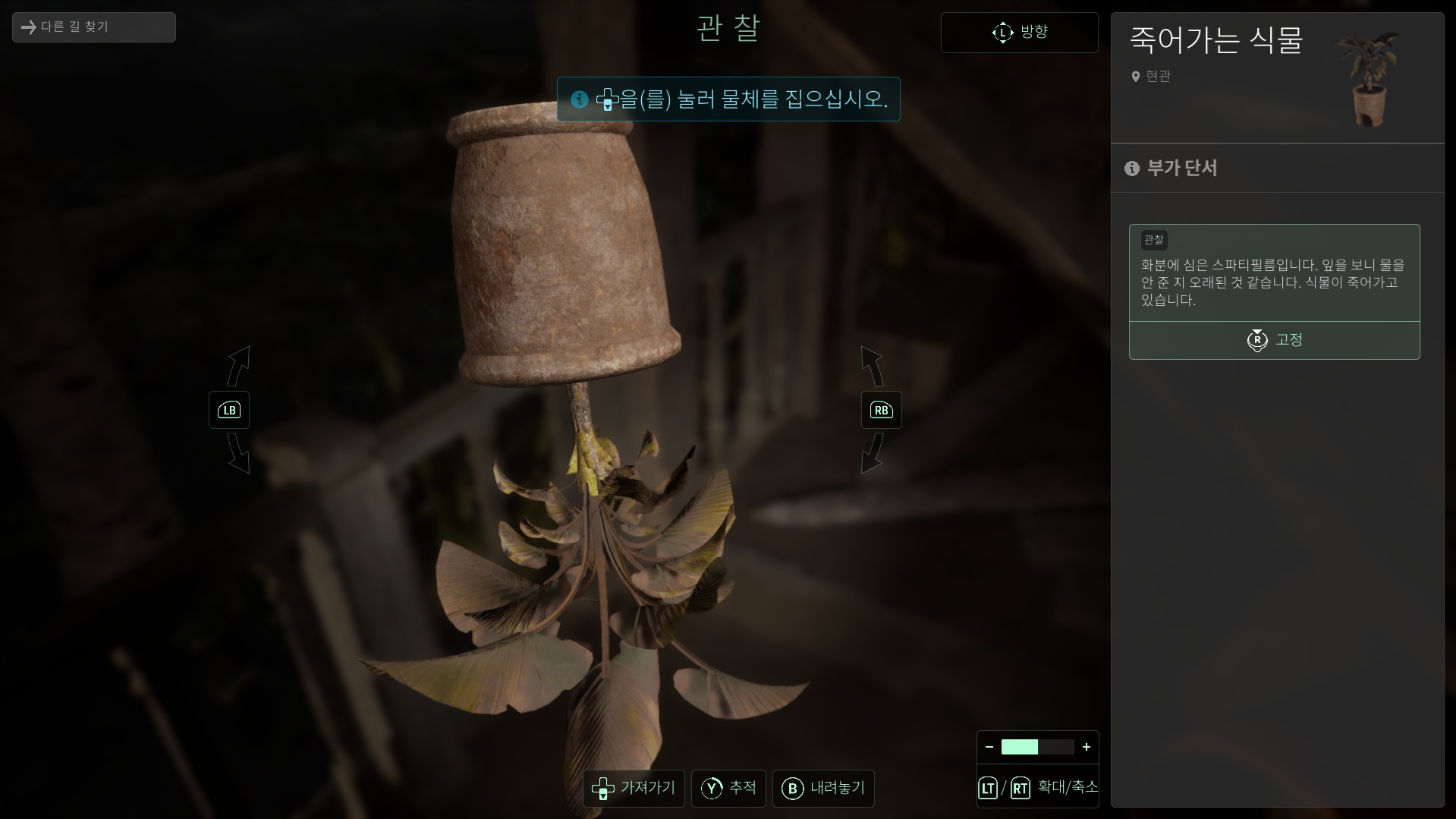Click the zoom slider bar

1037,747
